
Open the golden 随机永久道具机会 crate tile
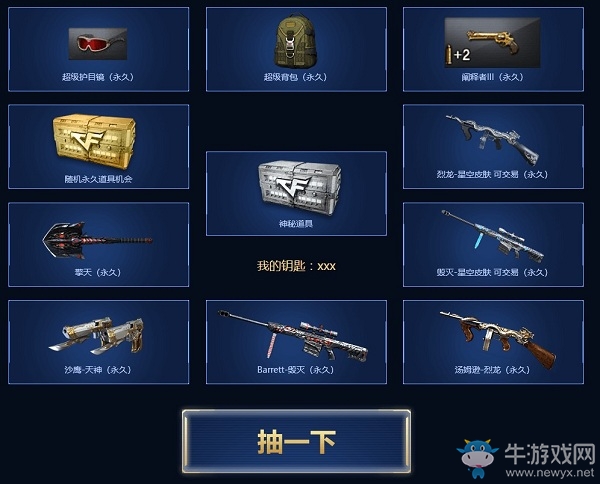(x=98, y=147)
